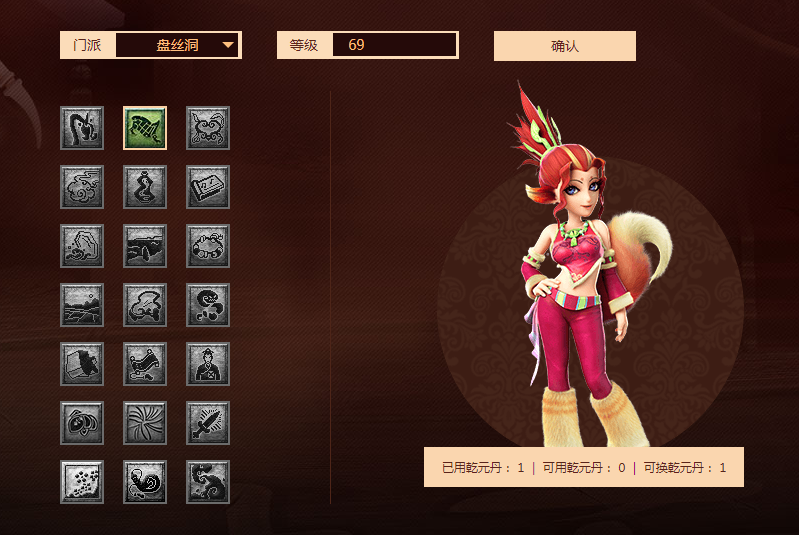Pick the bead bracelet skill icon
Viewport: 799px width, 535px height.
coord(208,246)
